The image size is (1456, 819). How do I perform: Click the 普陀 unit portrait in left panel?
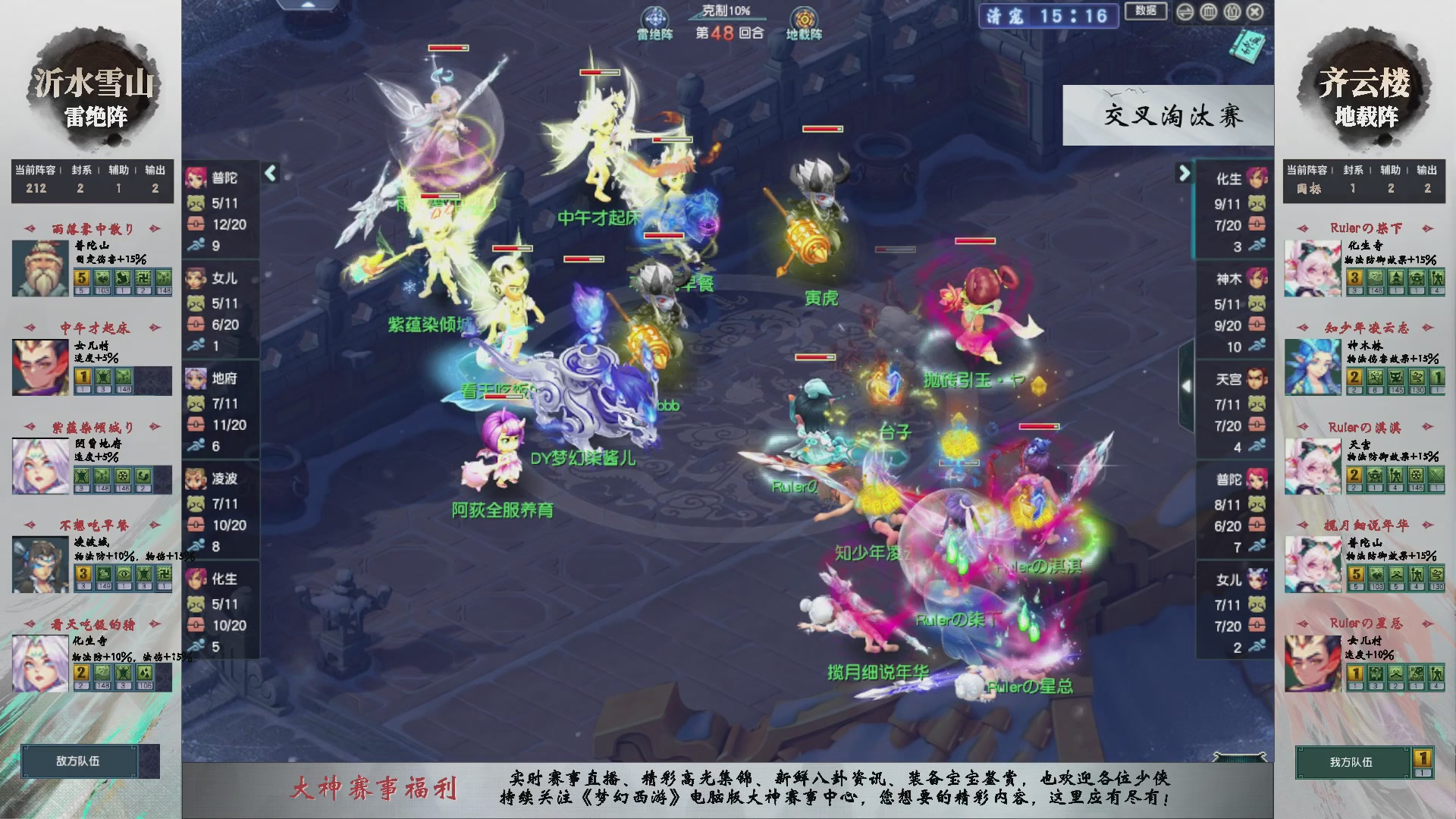pyautogui.click(x=196, y=179)
